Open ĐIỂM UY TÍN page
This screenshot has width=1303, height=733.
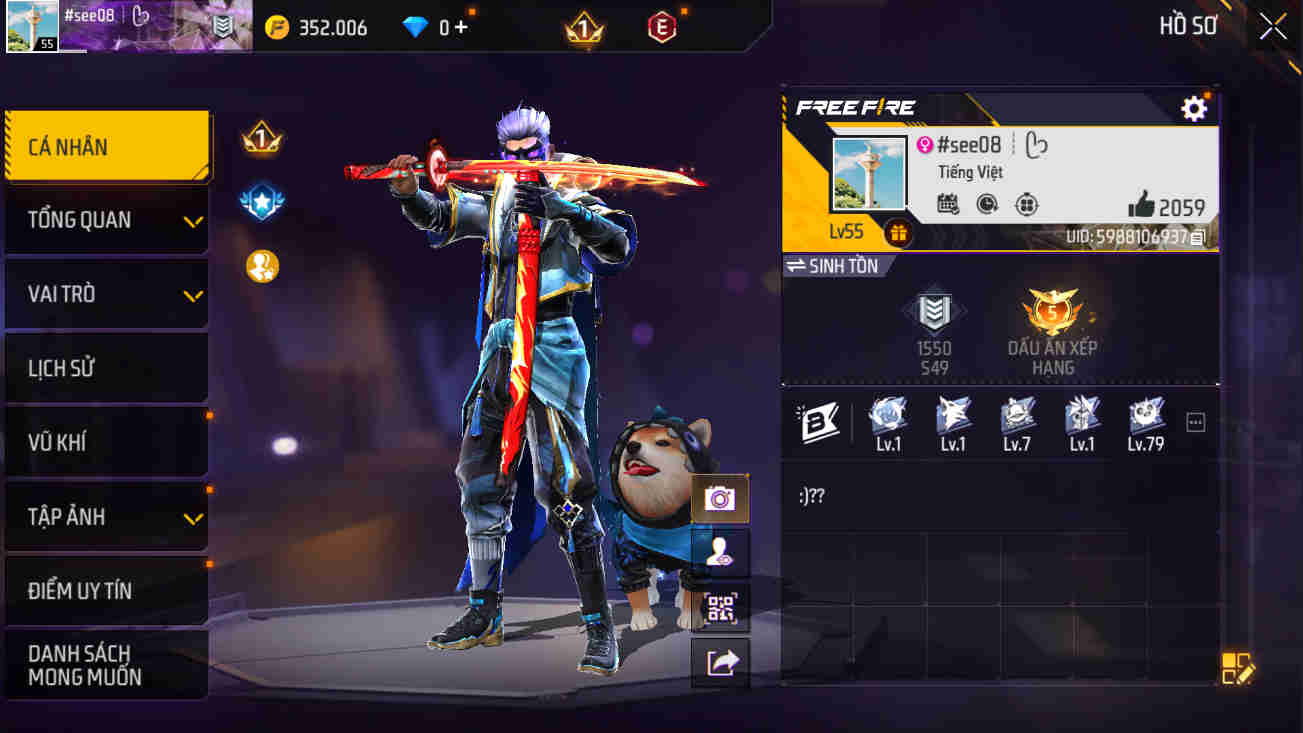tap(106, 590)
